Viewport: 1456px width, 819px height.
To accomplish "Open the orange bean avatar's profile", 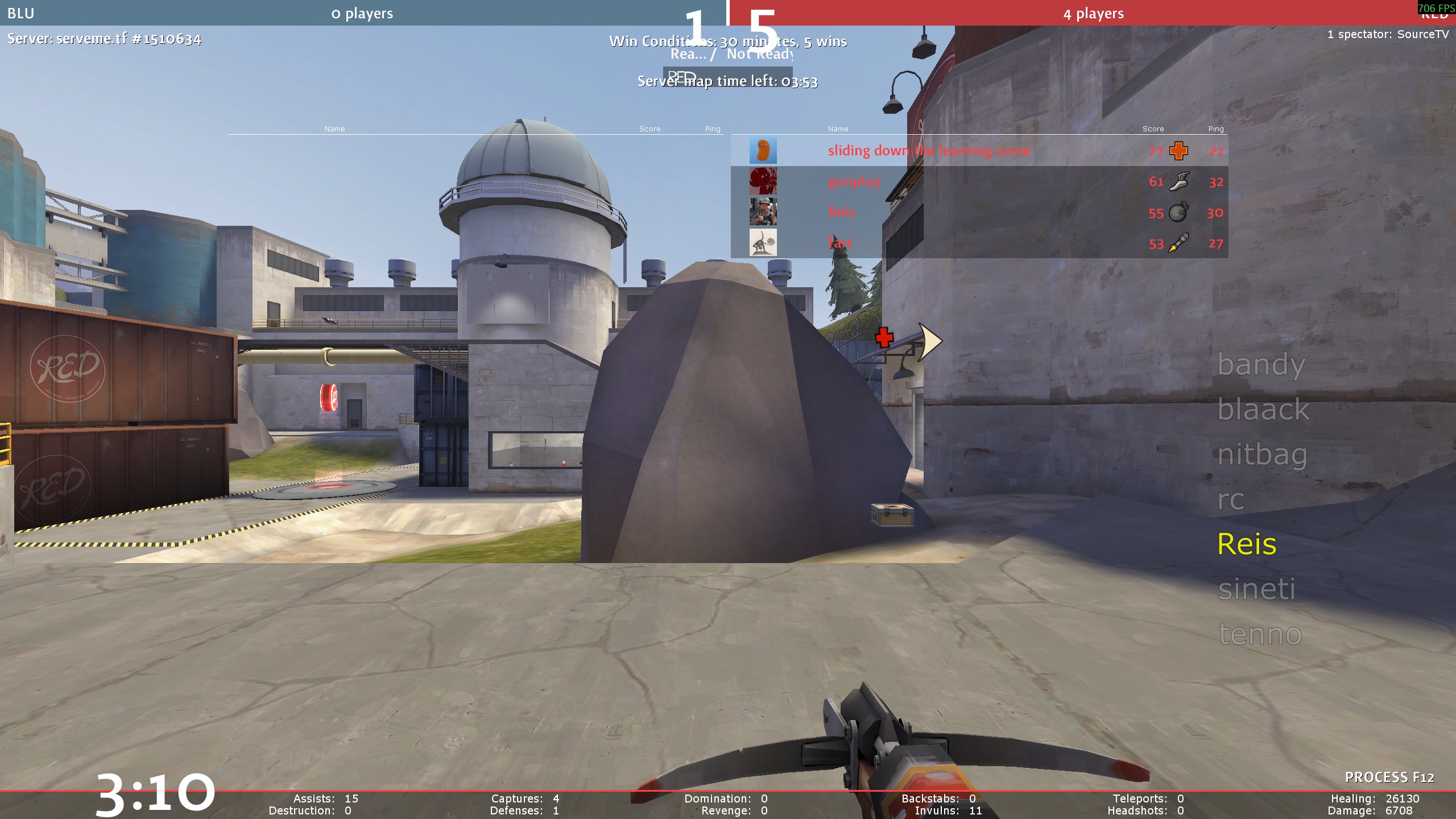I will (763, 151).
